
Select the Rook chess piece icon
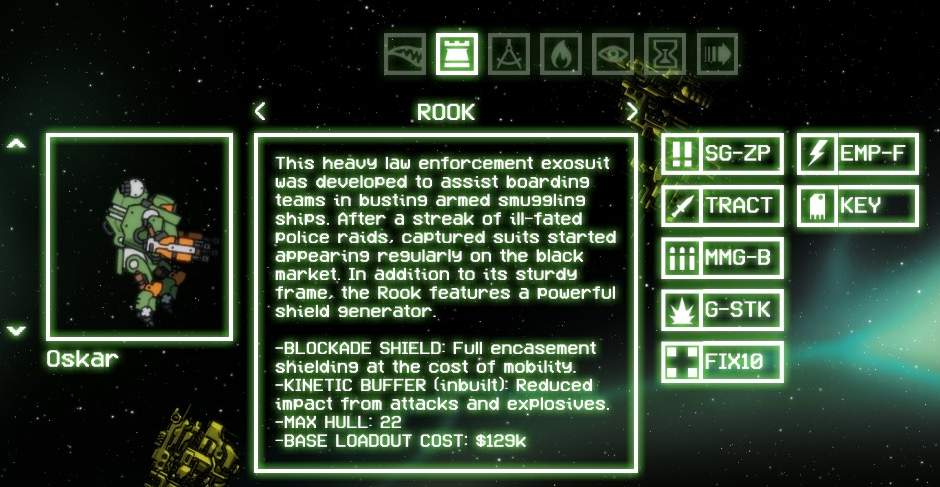[x=456, y=54]
